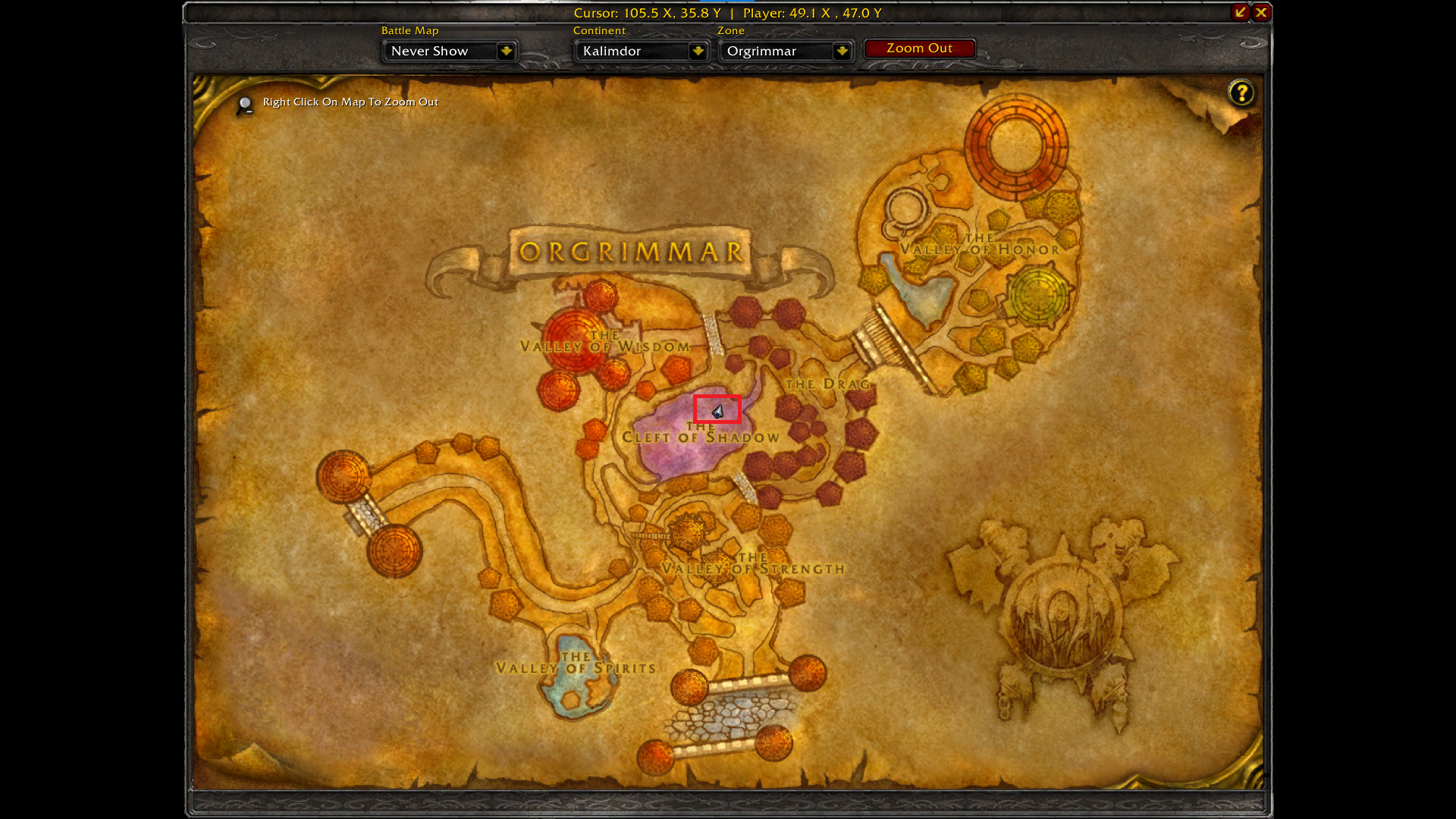
Task: Open the question mark help button
Action: point(1241,93)
